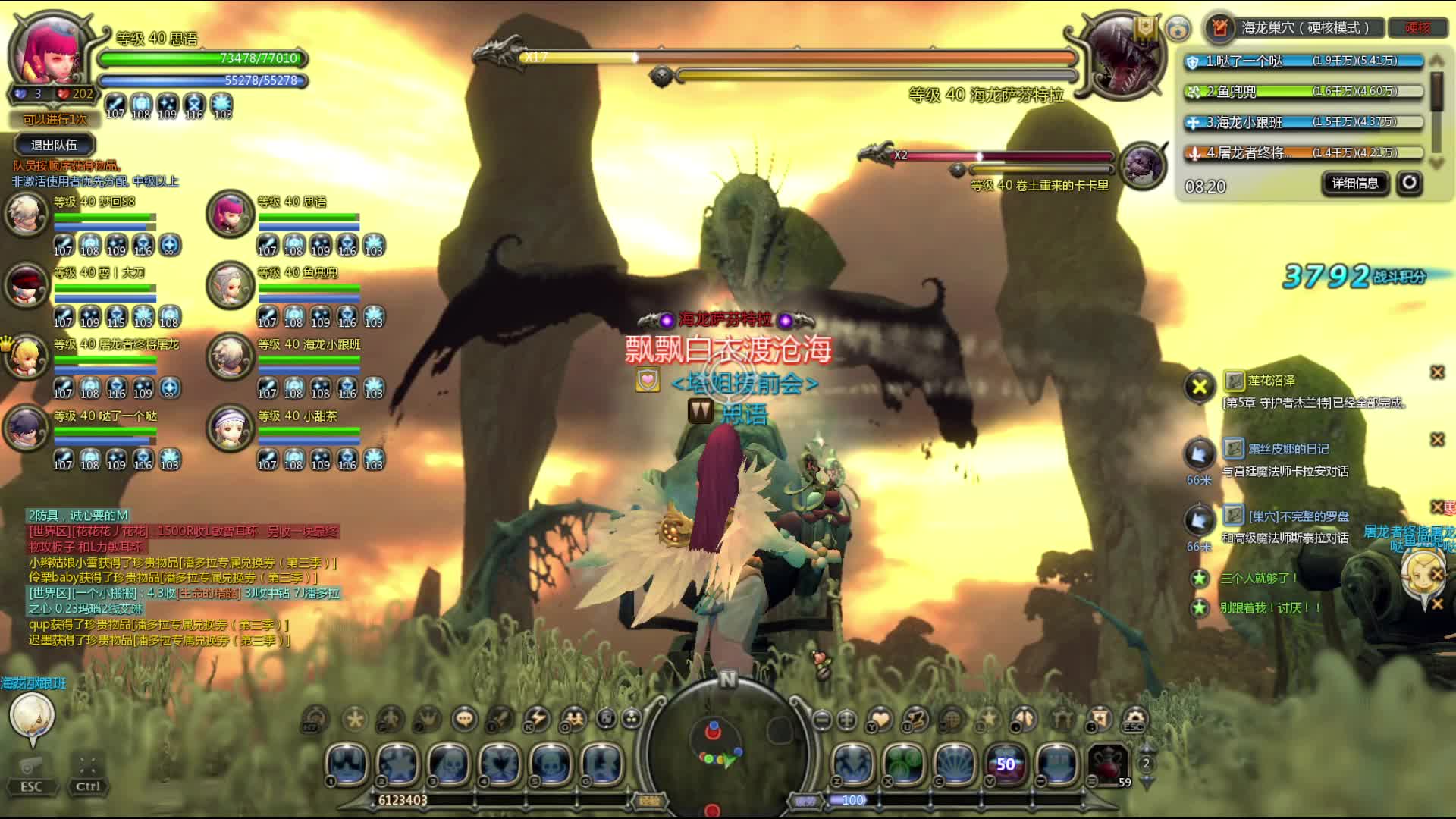Reset the damage meter with the circular refresh button

point(1409,183)
